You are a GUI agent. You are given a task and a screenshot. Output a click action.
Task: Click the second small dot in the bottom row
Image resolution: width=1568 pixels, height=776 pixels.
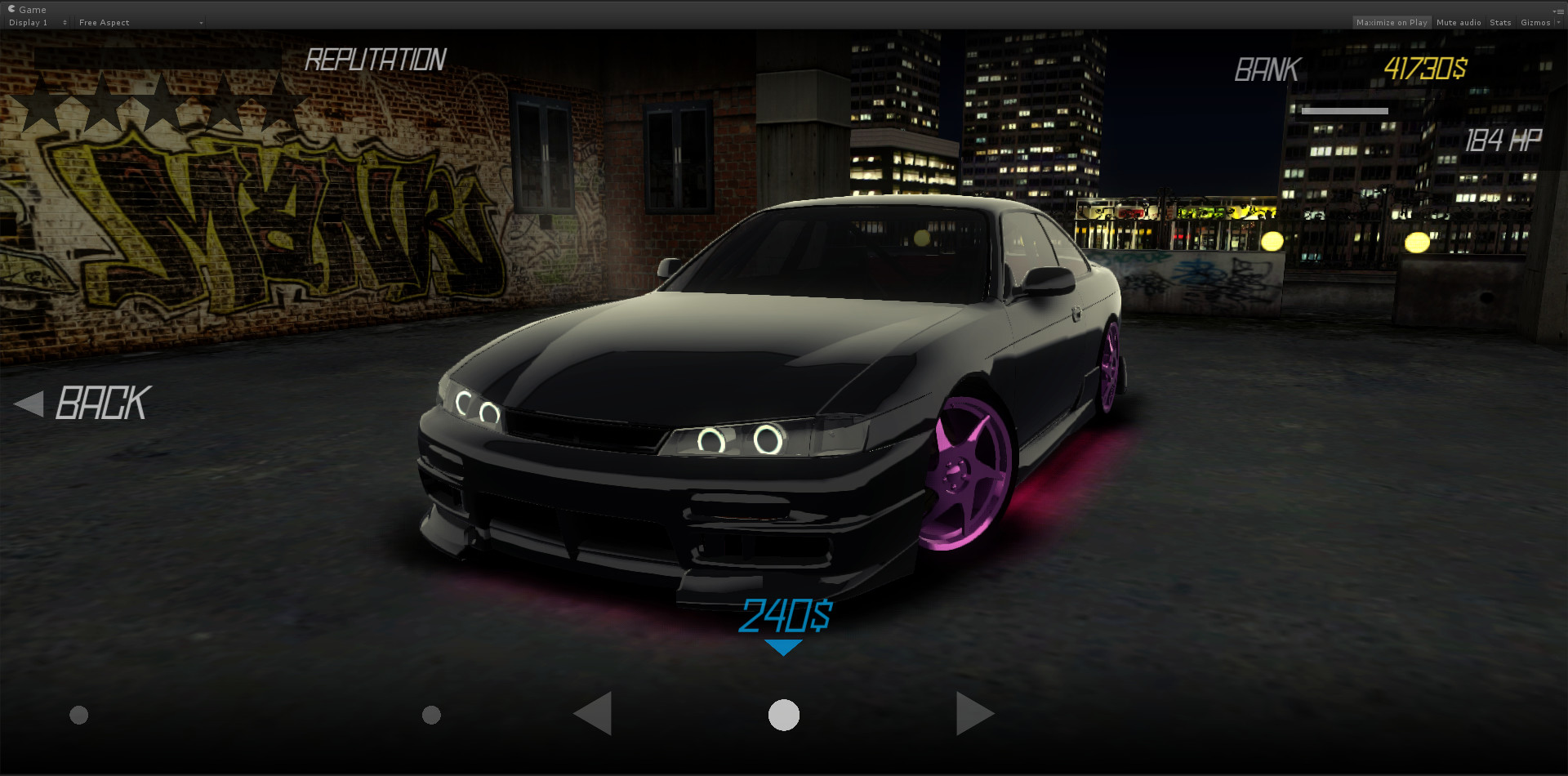click(431, 715)
